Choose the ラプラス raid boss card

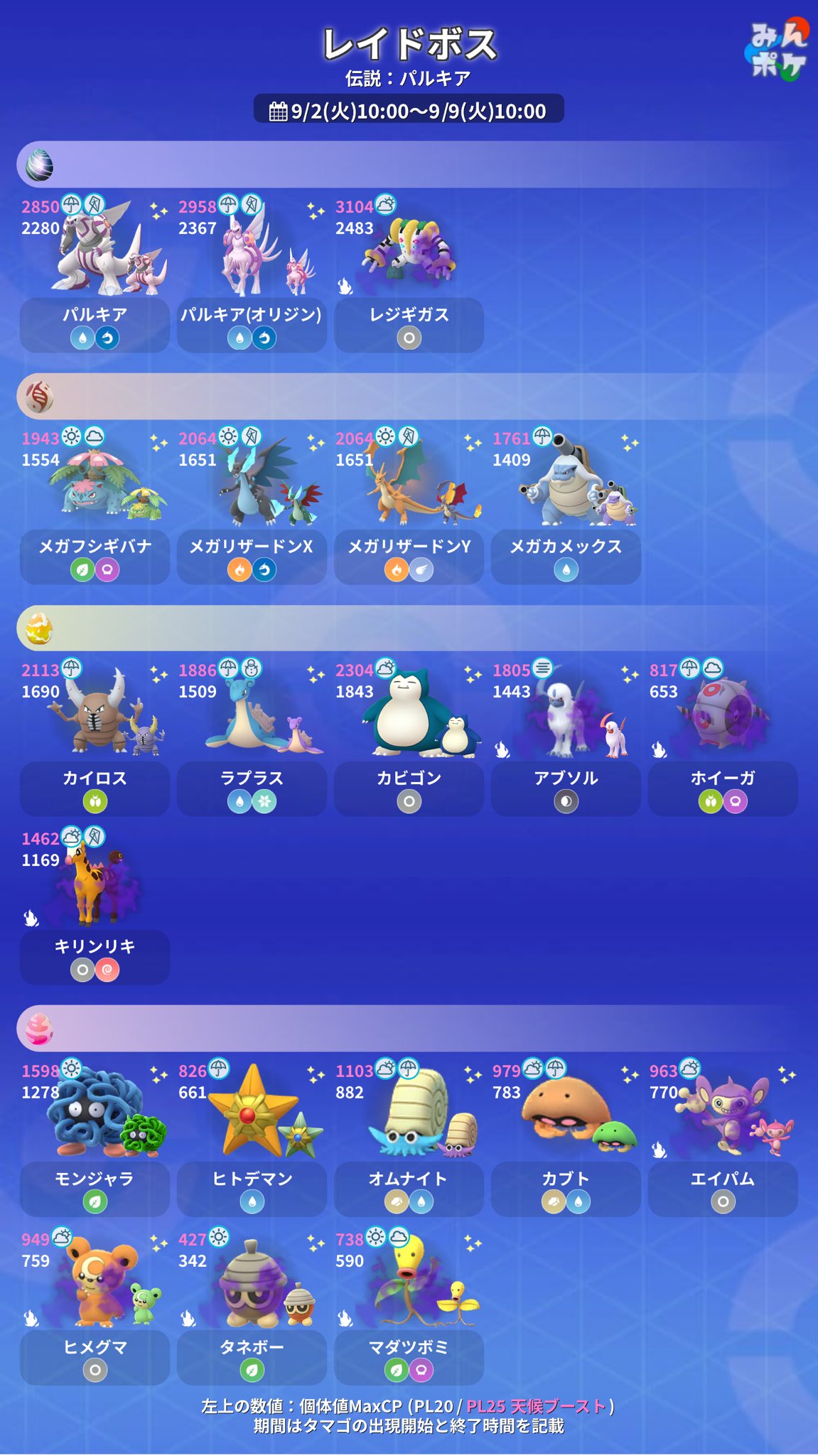click(252, 738)
